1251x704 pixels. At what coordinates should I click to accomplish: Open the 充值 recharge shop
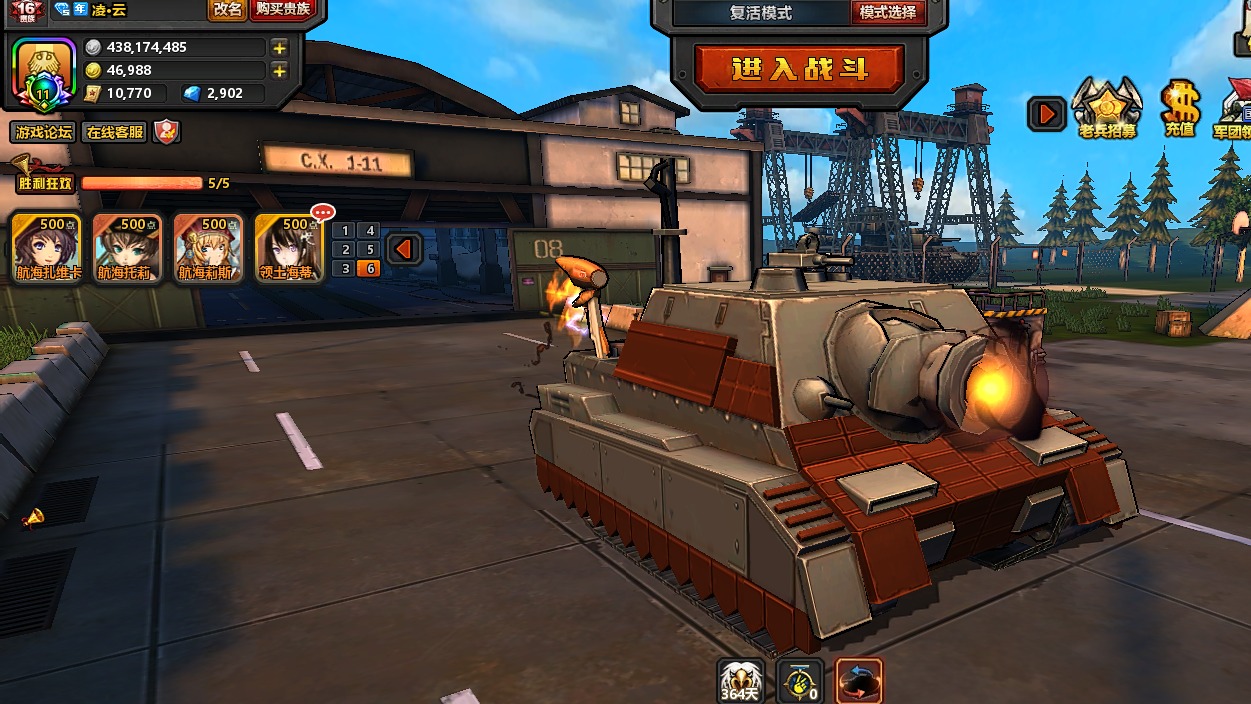pos(1179,108)
